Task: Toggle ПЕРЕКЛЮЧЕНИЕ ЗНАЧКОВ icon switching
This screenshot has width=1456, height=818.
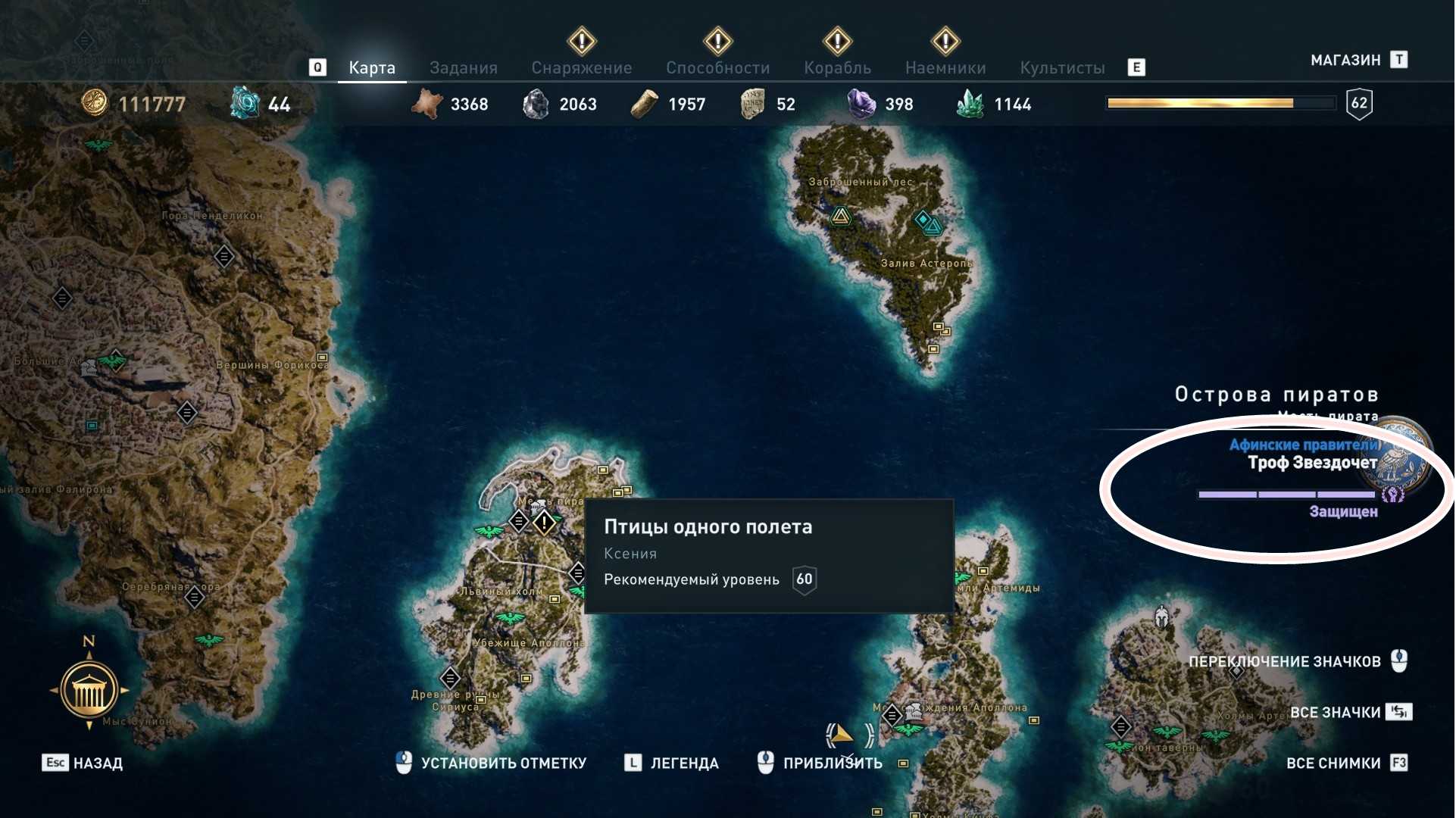Action: click(x=1284, y=661)
